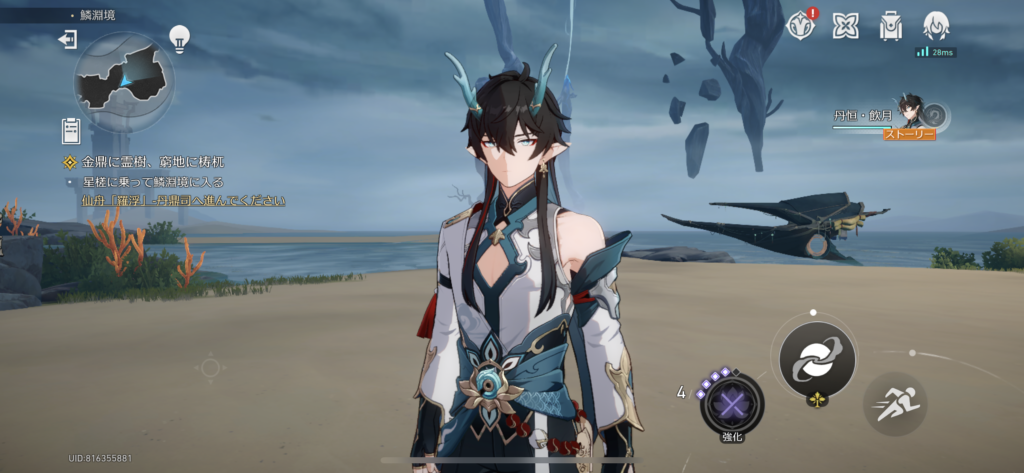Open the icon with the red exclamation badge
This screenshot has width=1024, height=473.
click(801, 25)
